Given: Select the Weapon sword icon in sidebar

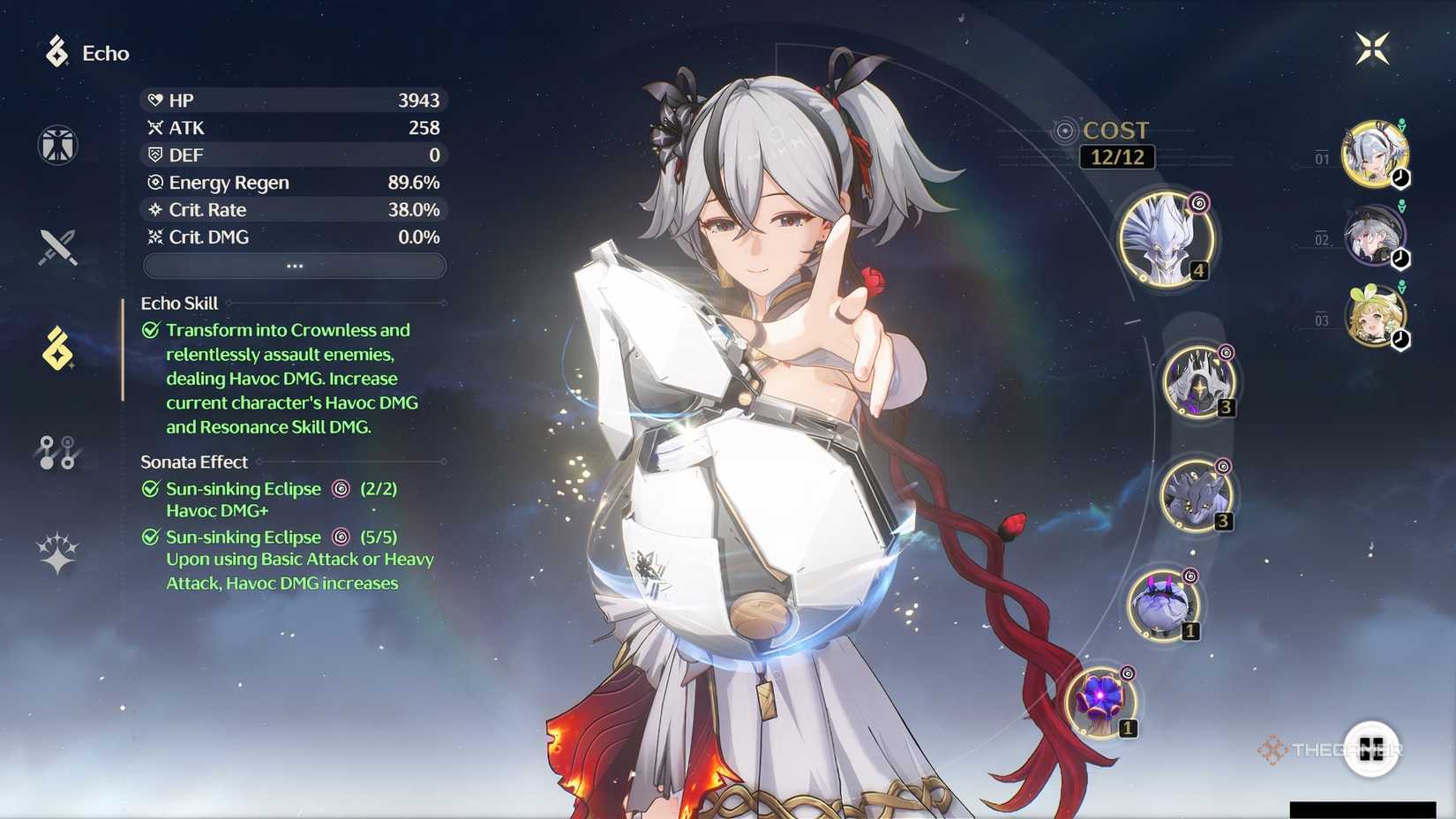Looking at the screenshot, I should tap(56, 247).
